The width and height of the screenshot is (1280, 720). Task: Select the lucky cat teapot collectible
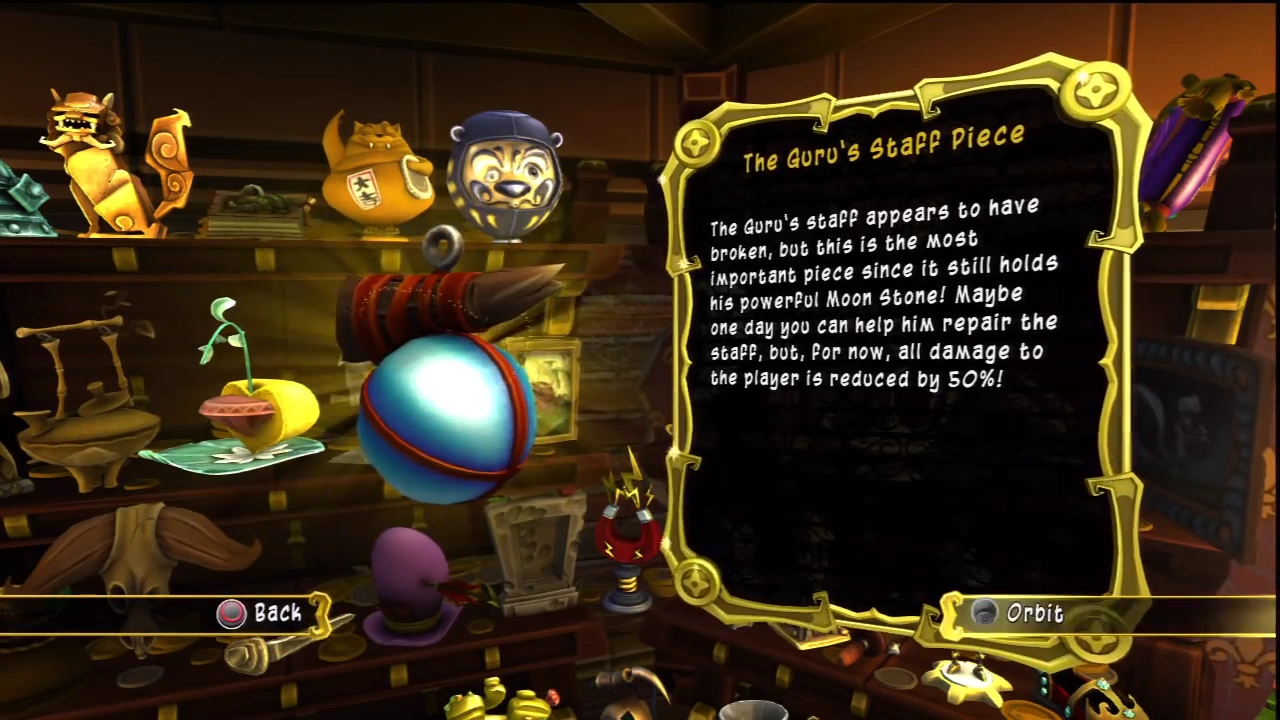coord(380,180)
